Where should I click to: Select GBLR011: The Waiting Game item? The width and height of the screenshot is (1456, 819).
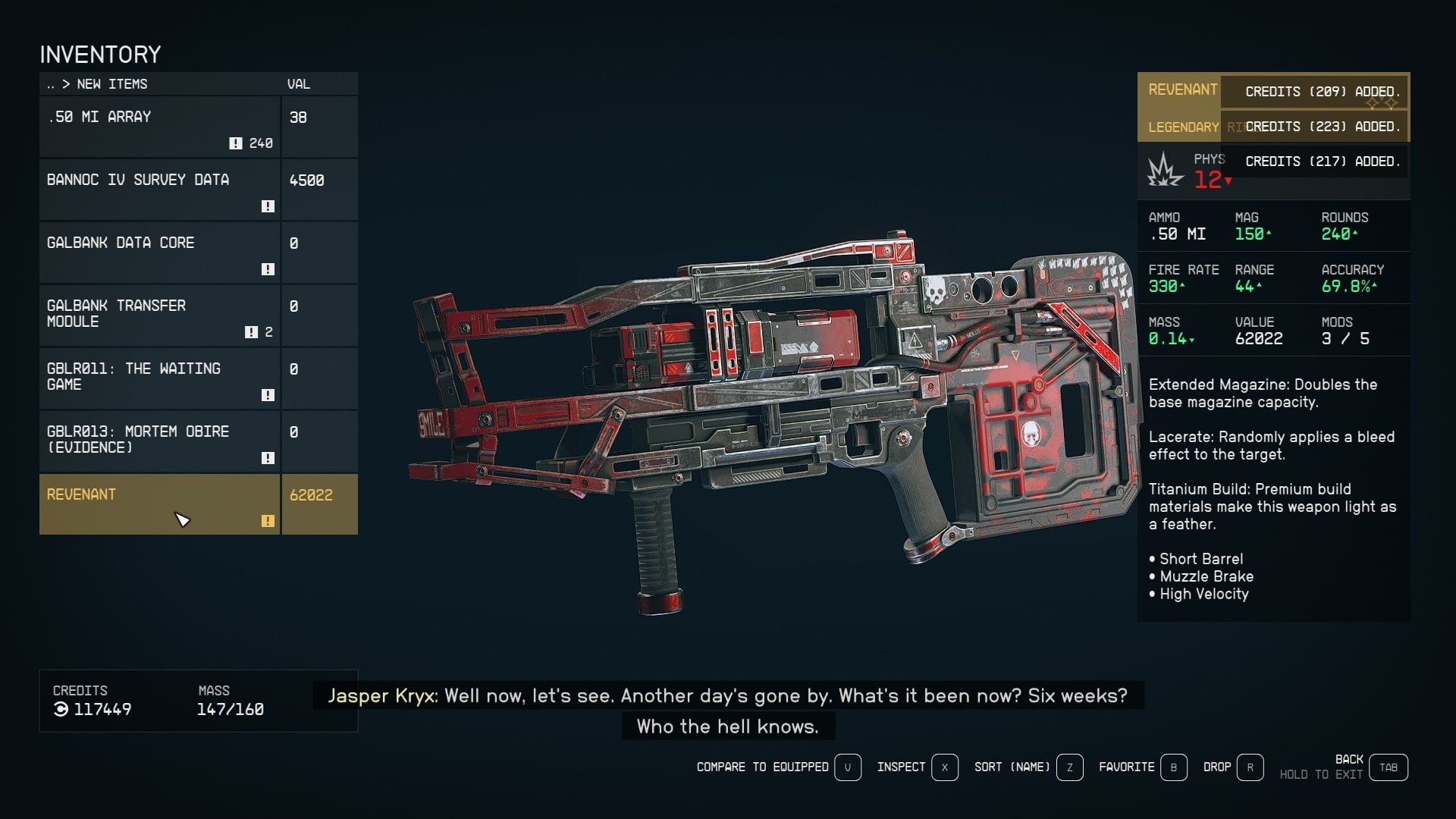click(159, 378)
